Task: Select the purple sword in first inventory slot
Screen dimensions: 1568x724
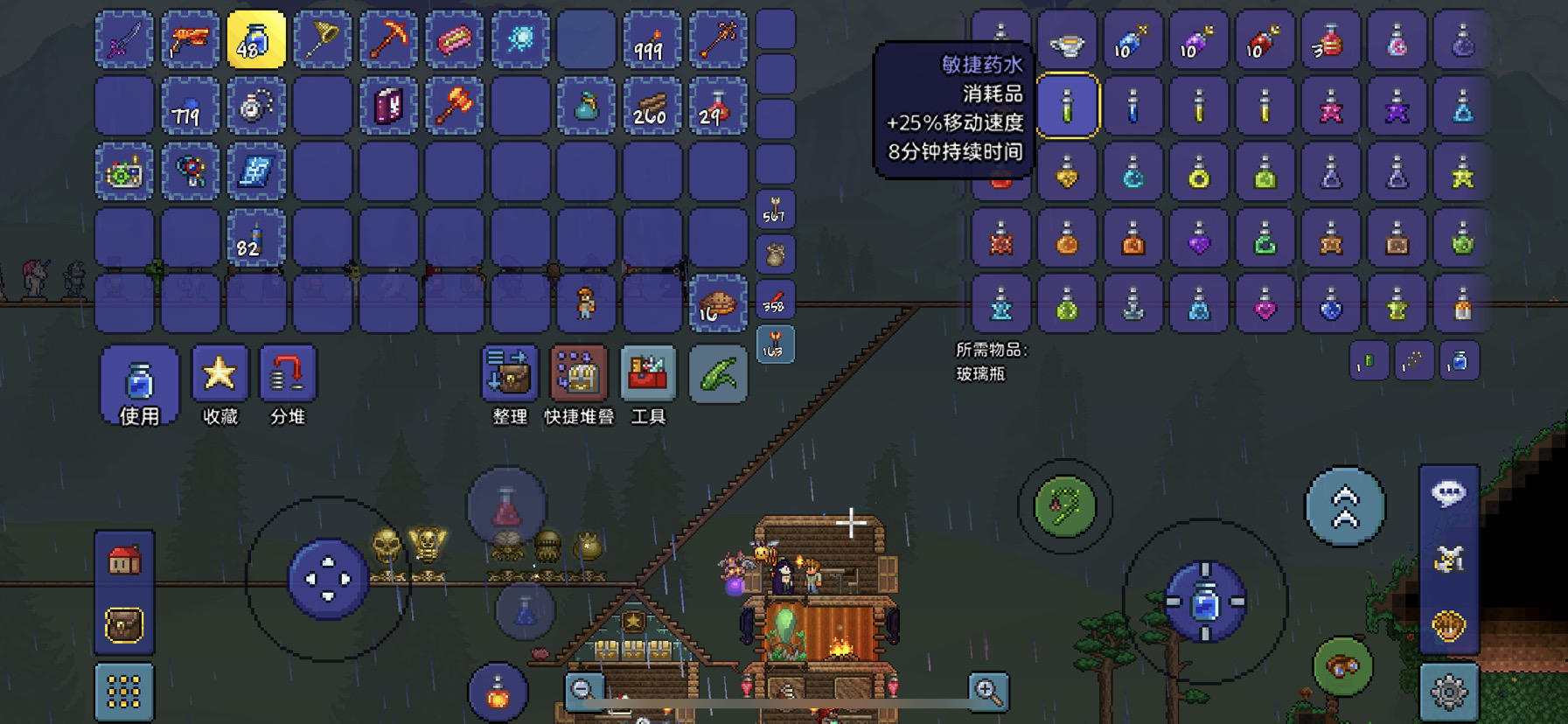Action: (x=124, y=40)
